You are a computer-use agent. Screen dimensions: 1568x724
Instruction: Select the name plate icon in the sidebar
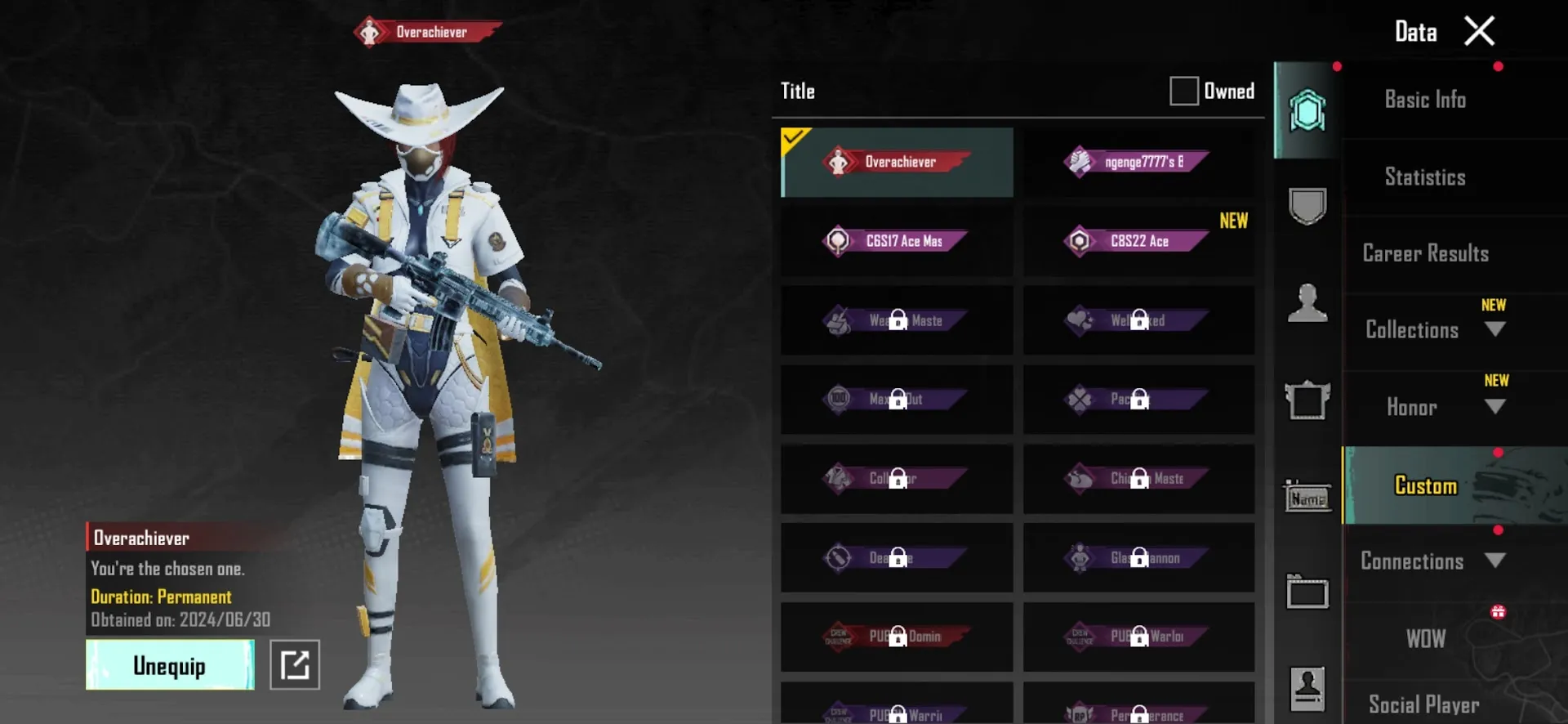(x=1308, y=495)
